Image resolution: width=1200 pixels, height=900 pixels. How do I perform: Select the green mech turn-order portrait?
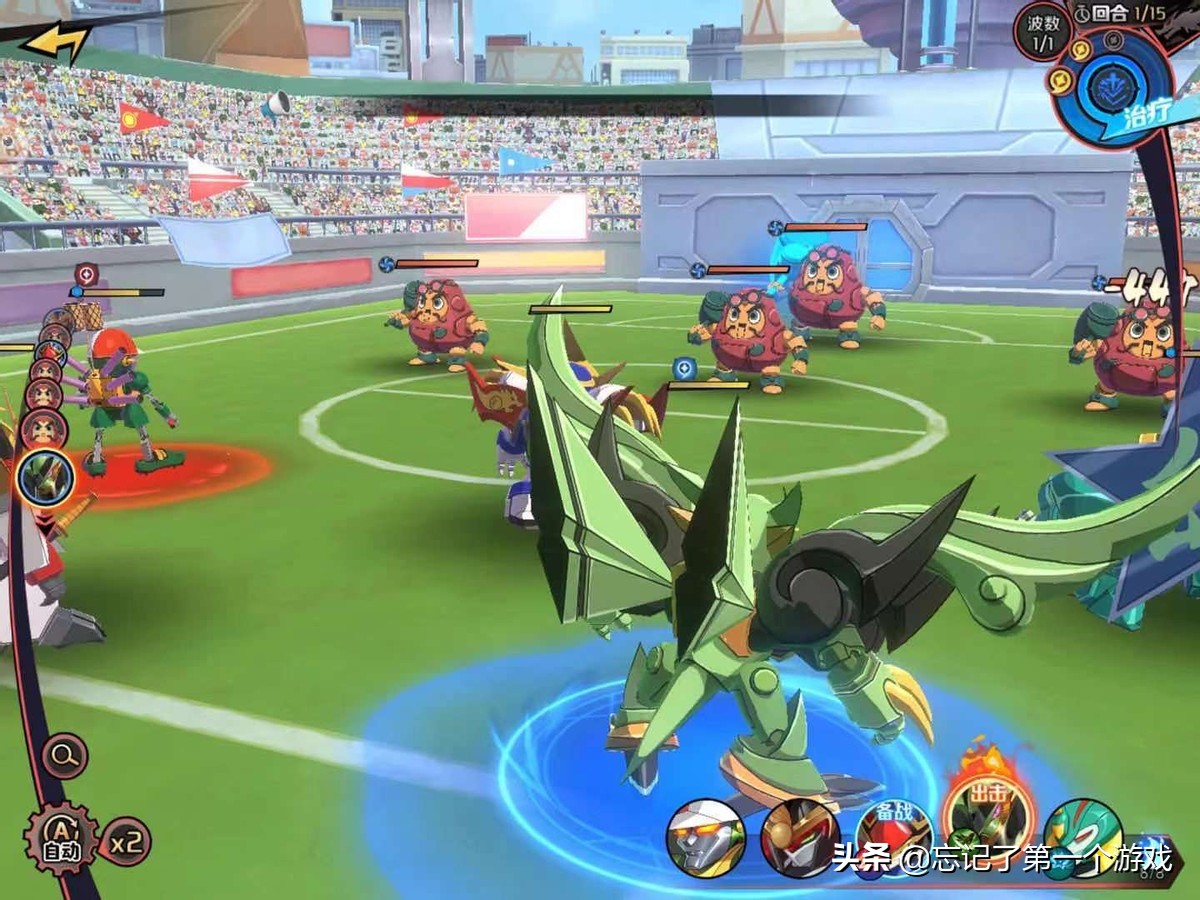[46, 478]
